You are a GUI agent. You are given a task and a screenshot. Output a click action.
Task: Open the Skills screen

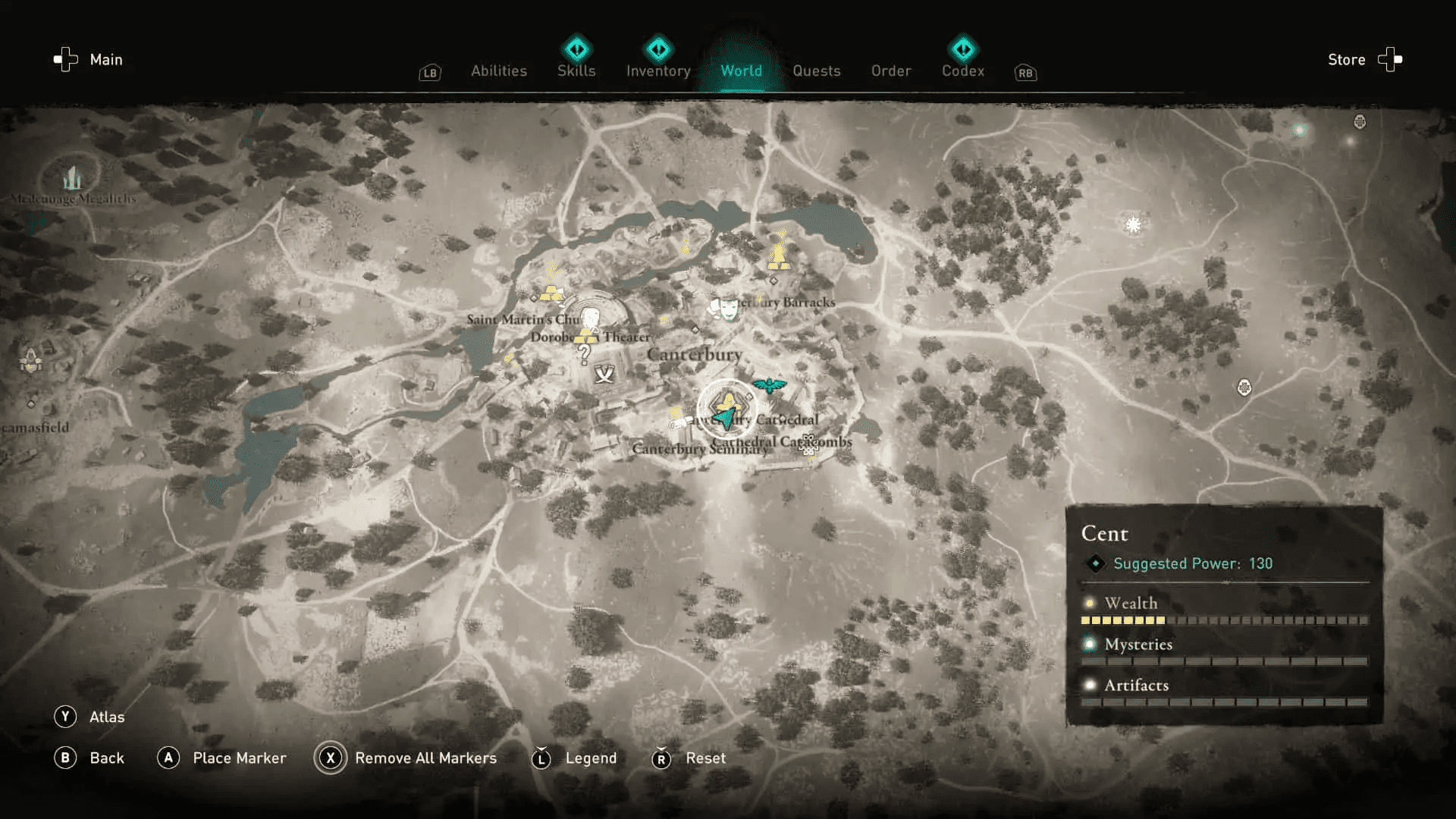(576, 71)
